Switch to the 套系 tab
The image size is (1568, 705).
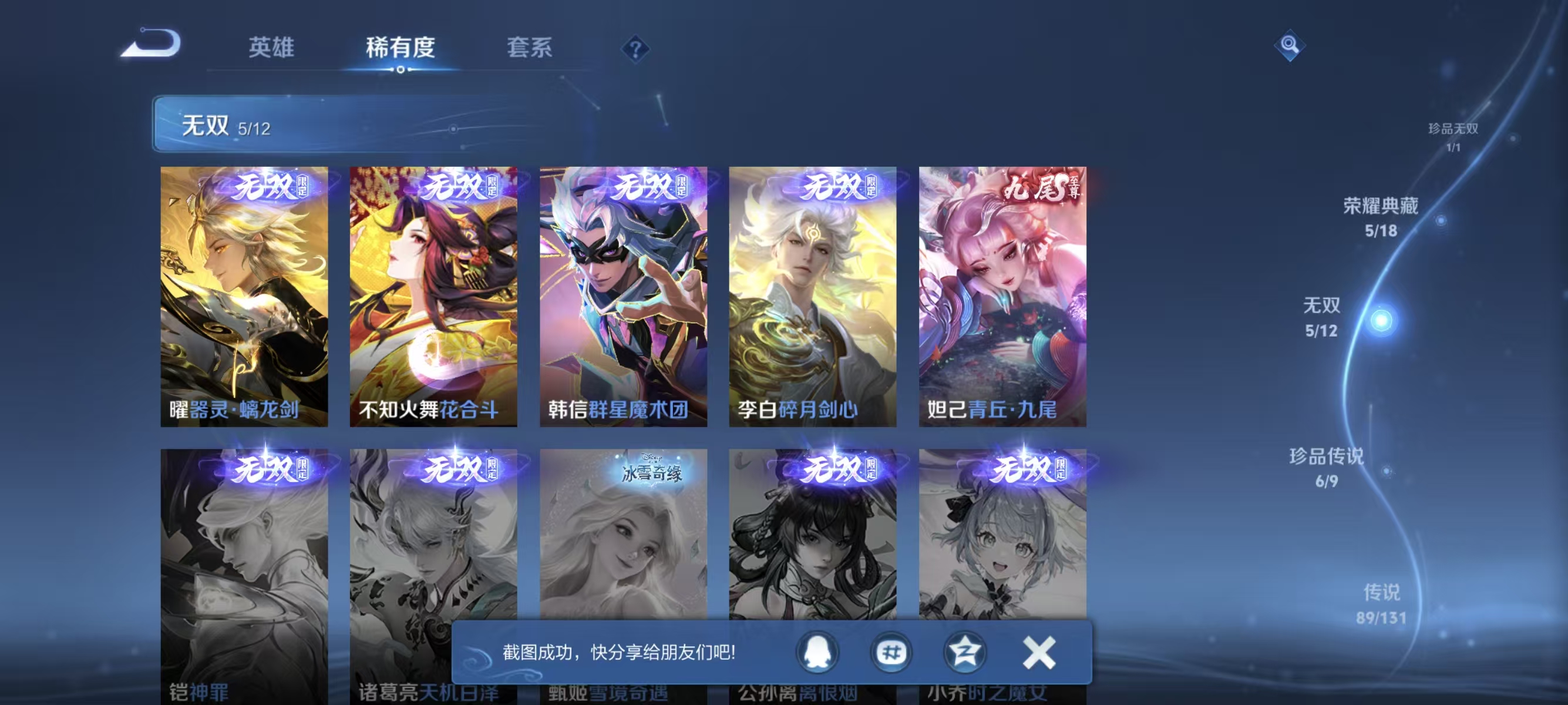530,49
